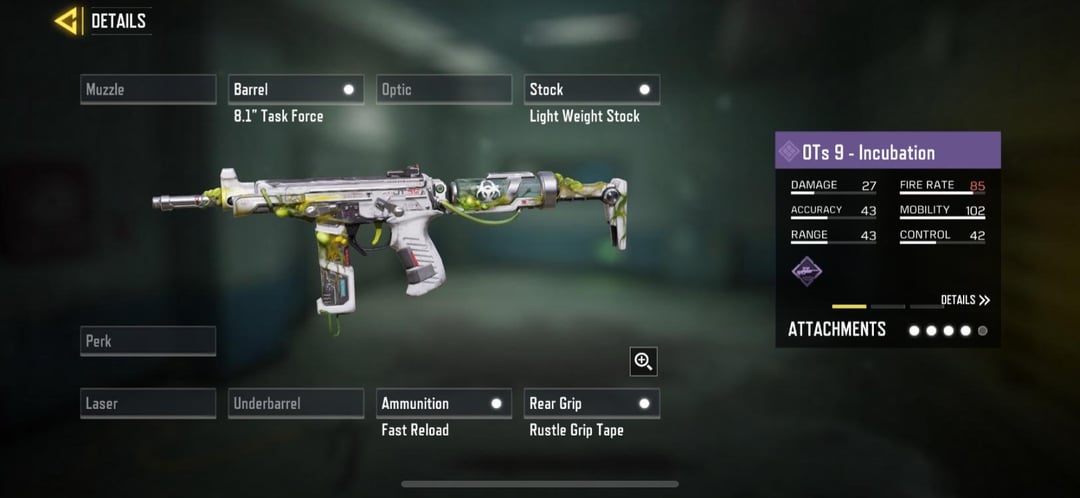
Task: Select the Barrel attachment slot
Action: [x=296, y=89]
